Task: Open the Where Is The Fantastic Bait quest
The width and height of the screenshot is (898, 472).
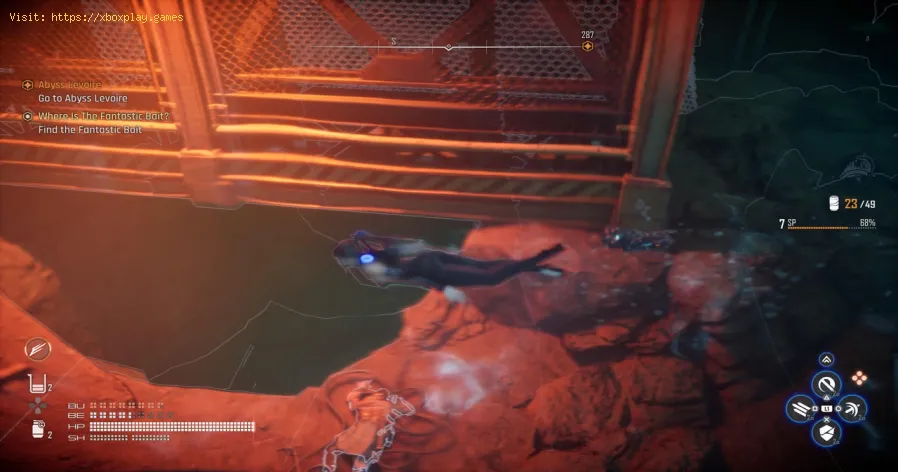Action: click(x=102, y=116)
